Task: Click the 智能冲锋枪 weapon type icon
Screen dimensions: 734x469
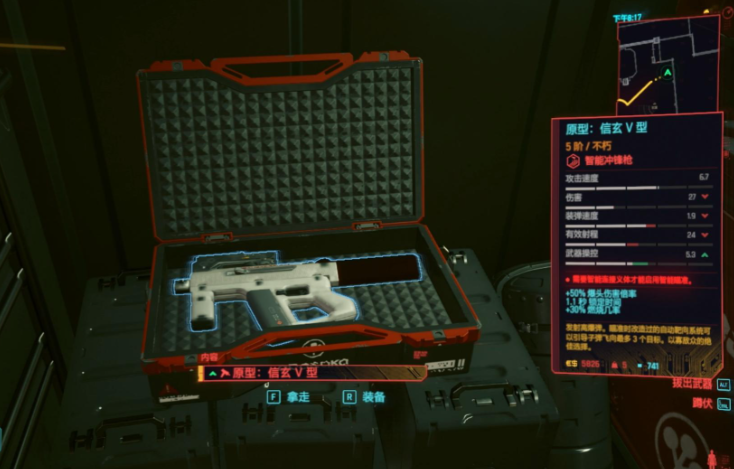Action: tap(573, 160)
